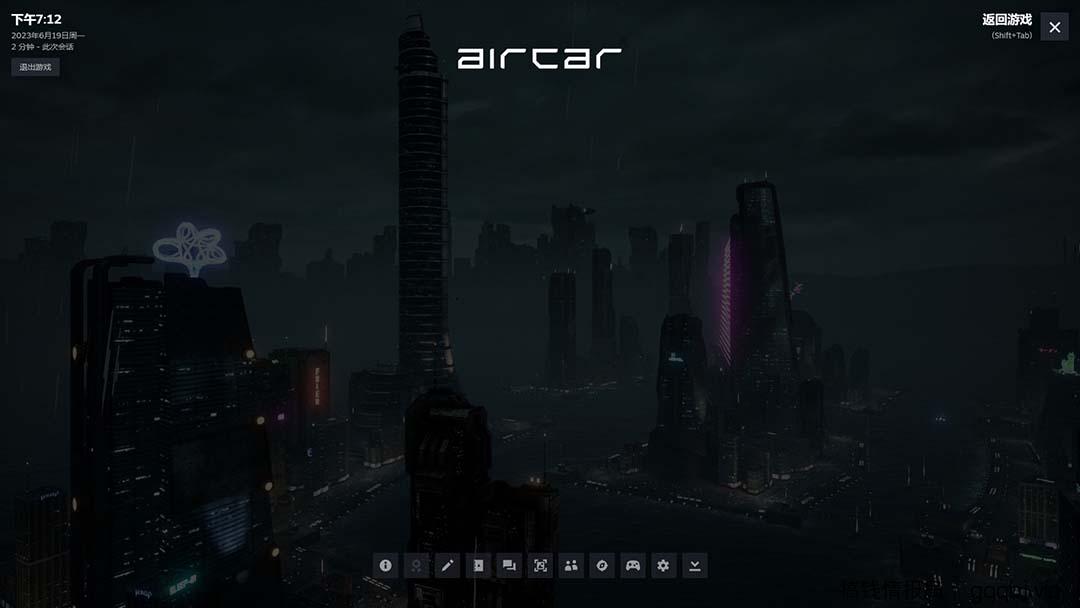The height and width of the screenshot is (608, 1080).
Task: Open the game info overview icon
Action: [386, 565]
